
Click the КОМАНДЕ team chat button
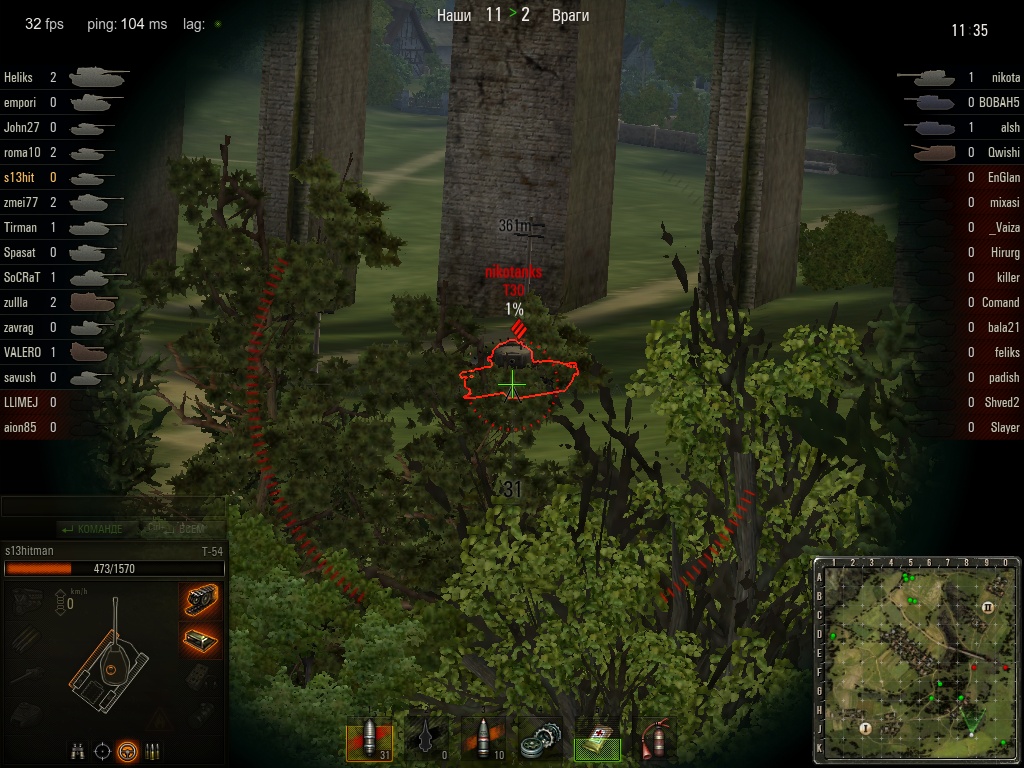[92, 528]
